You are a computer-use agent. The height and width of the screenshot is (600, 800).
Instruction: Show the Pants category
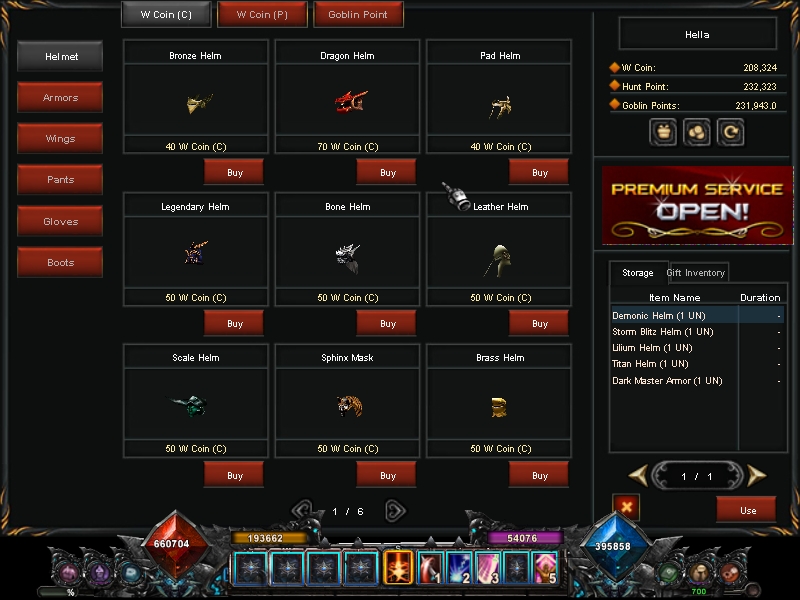[x=60, y=180]
